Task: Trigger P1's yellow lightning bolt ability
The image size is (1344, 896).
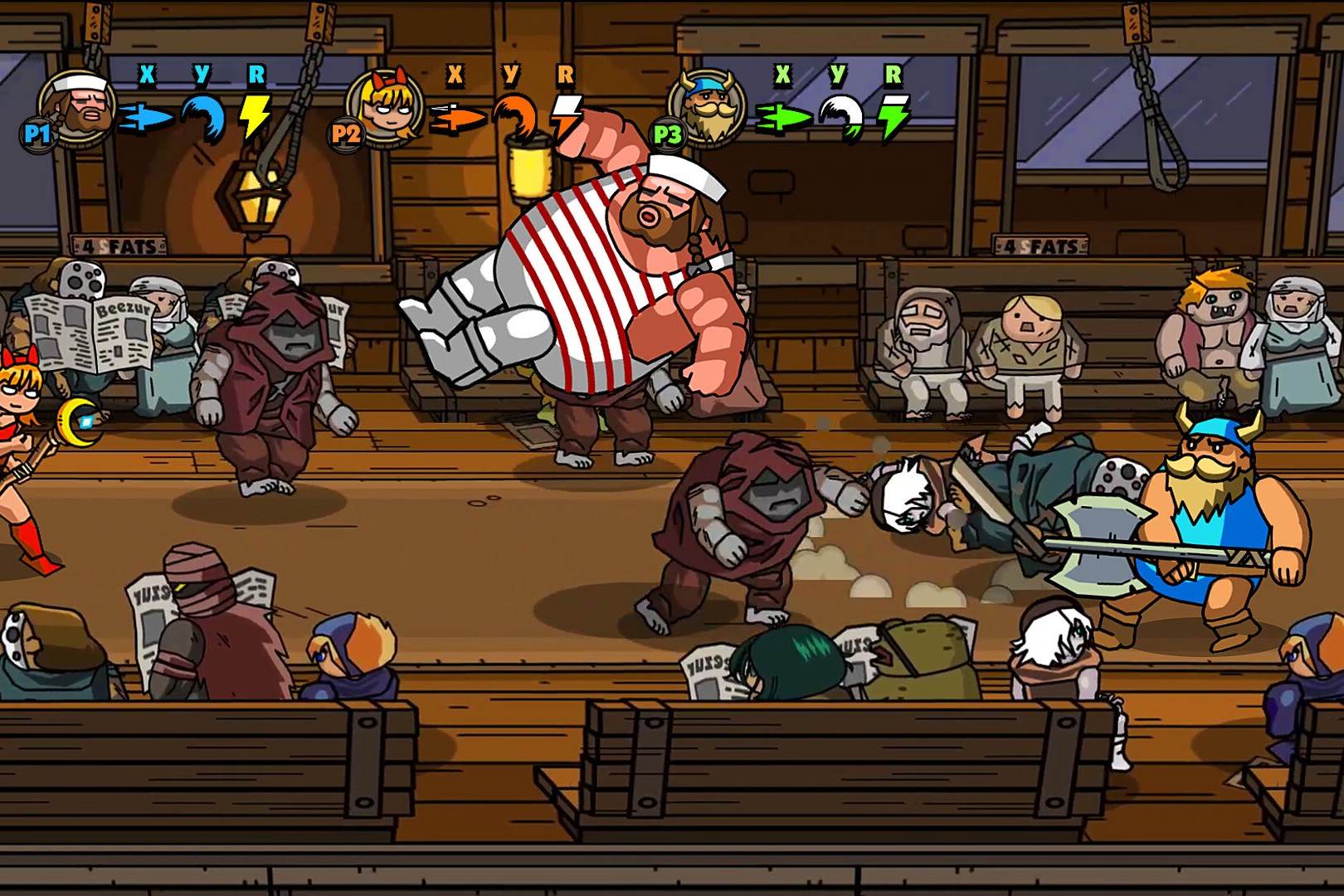Action: pyautogui.click(x=254, y=116)
